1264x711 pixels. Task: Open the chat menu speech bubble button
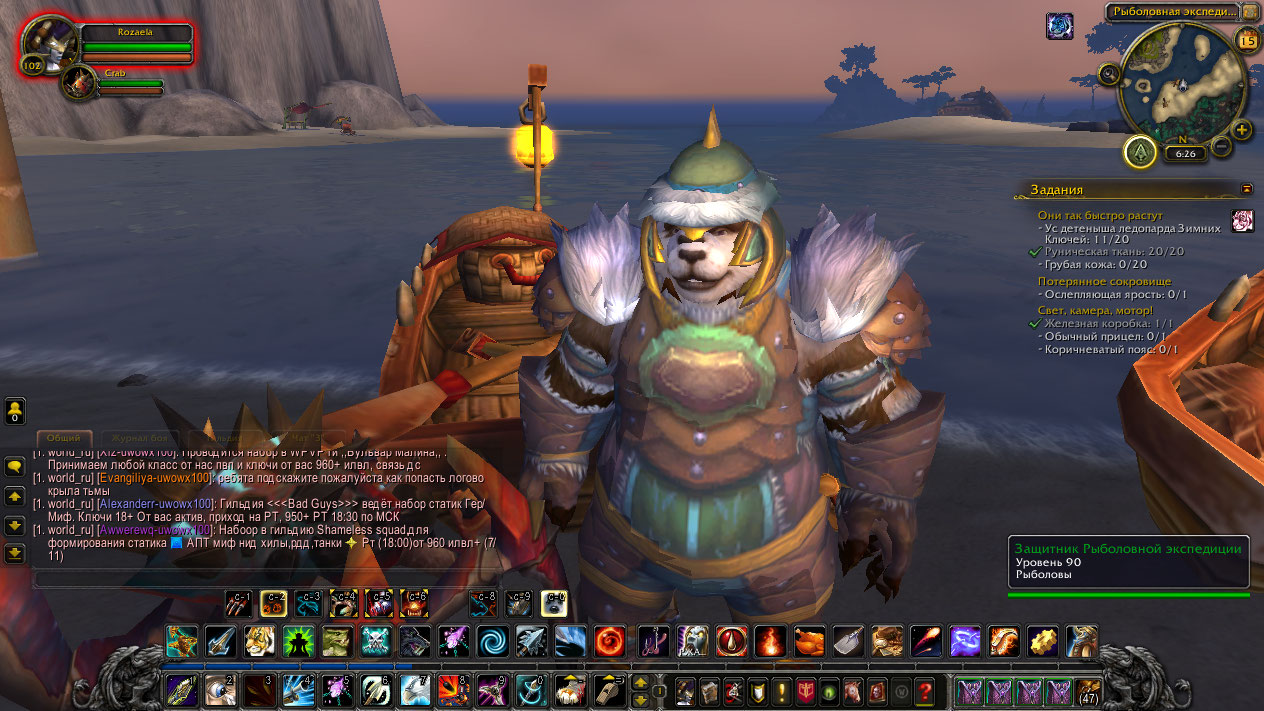tap(15, 466)
